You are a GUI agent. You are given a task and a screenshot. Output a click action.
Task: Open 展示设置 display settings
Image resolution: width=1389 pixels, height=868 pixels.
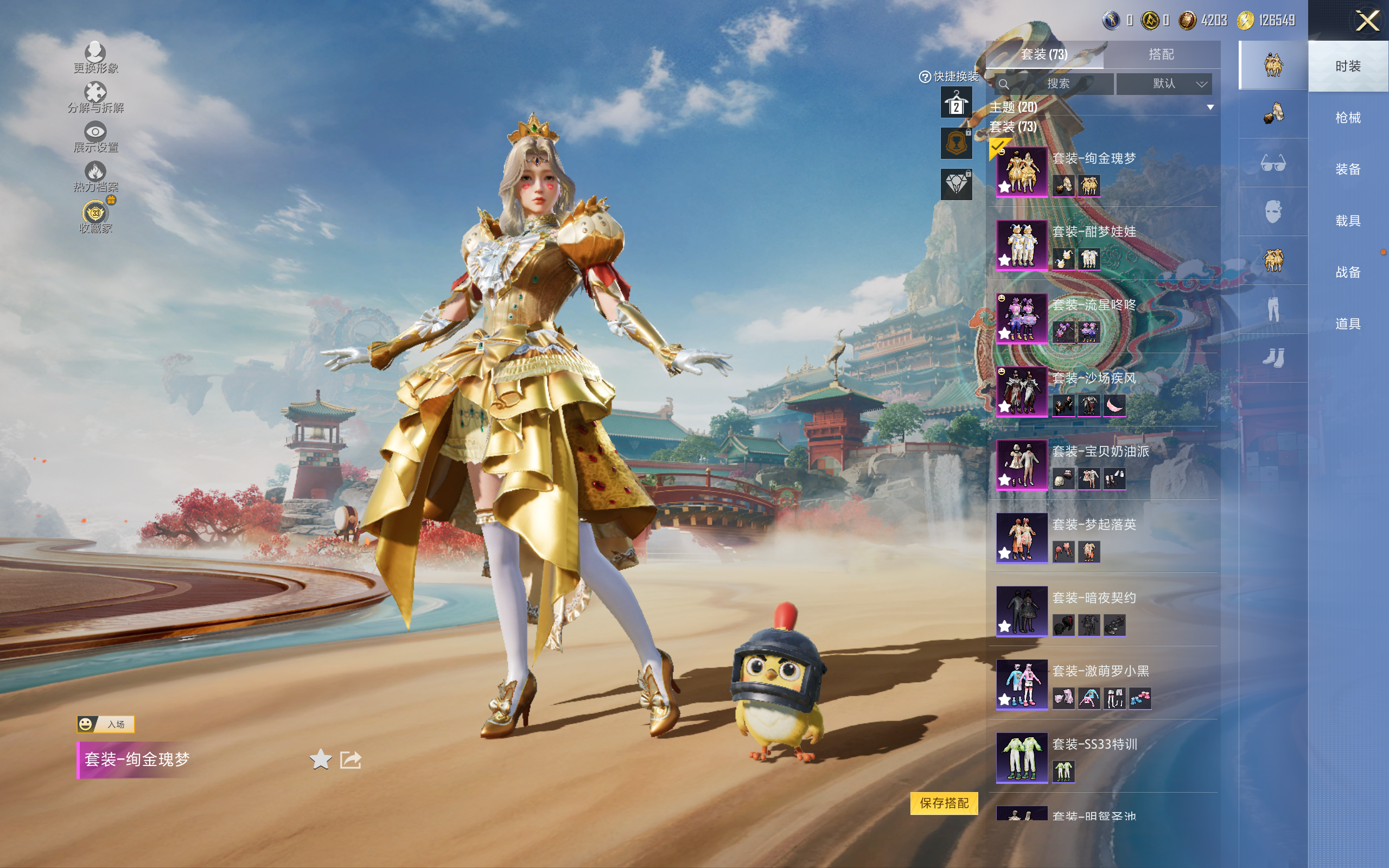click(95, 137)
